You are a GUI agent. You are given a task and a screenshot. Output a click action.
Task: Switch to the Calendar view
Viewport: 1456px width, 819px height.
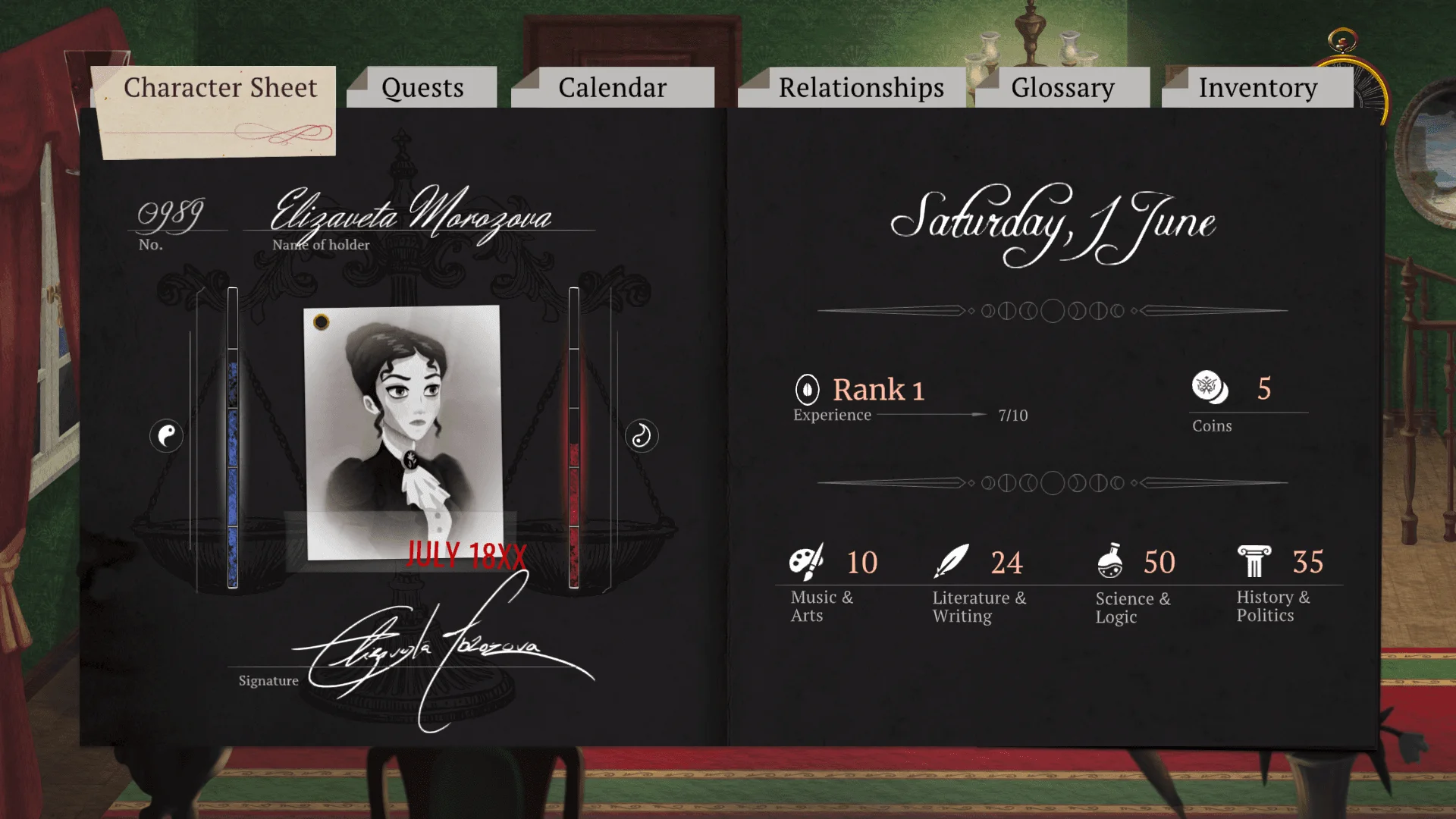coord(613,87)
